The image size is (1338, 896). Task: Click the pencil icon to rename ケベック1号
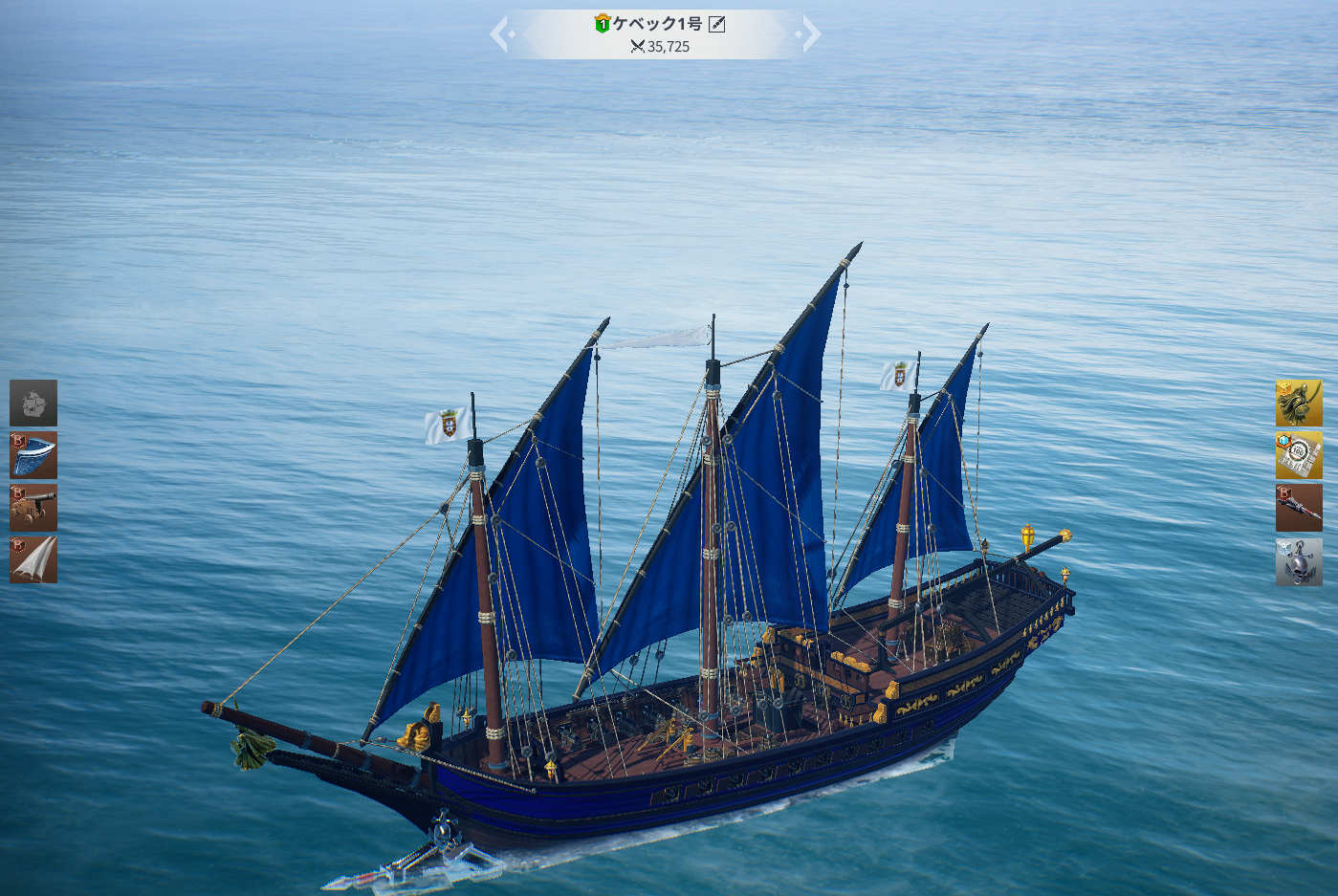(716, 24)
